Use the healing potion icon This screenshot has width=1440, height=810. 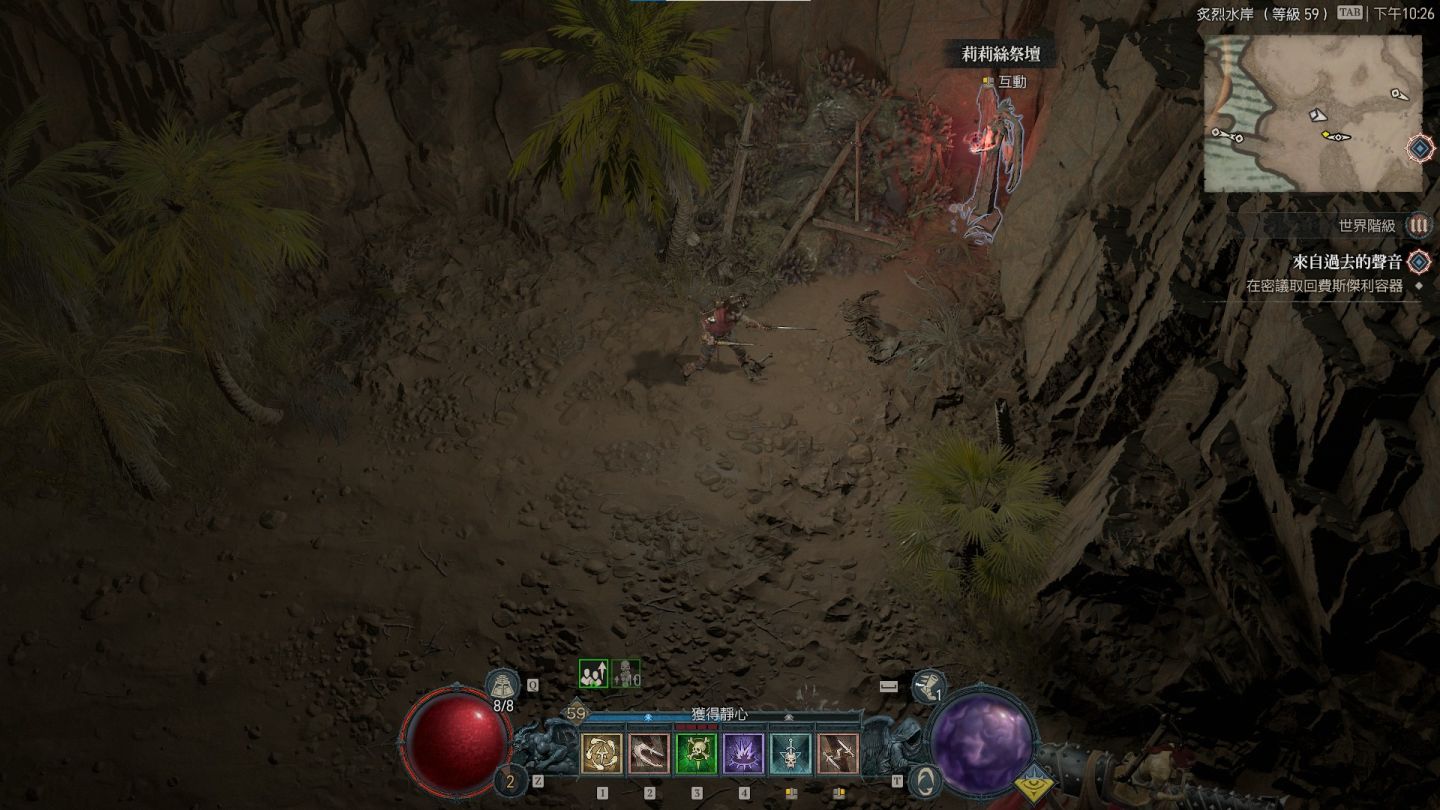[x=501, y=685]
